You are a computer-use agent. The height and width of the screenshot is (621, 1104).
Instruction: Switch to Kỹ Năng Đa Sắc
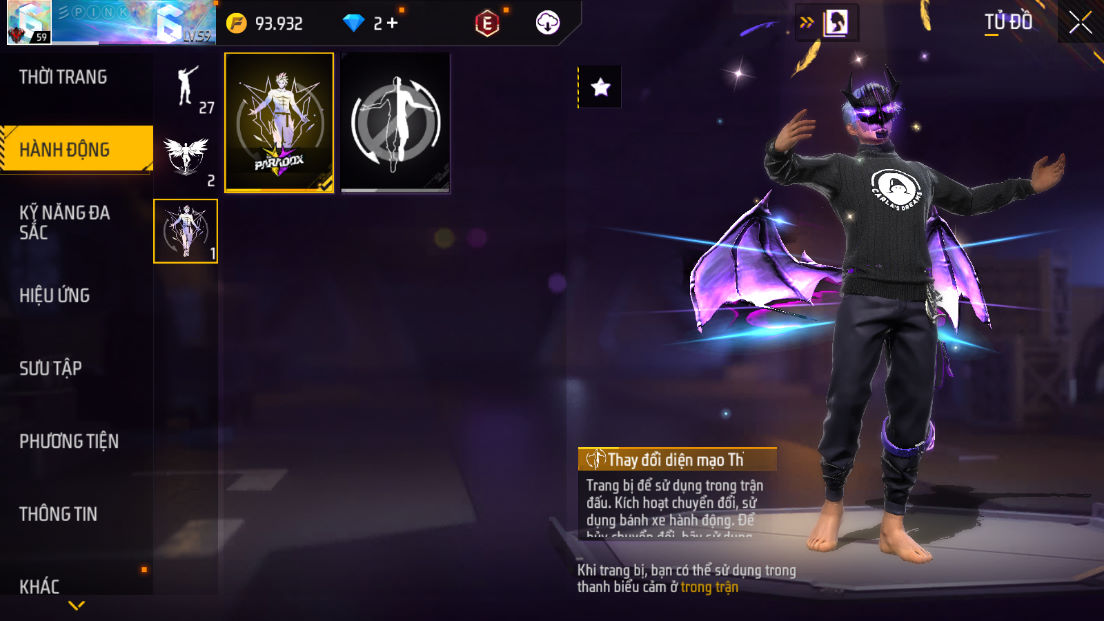tap(65, 222)
